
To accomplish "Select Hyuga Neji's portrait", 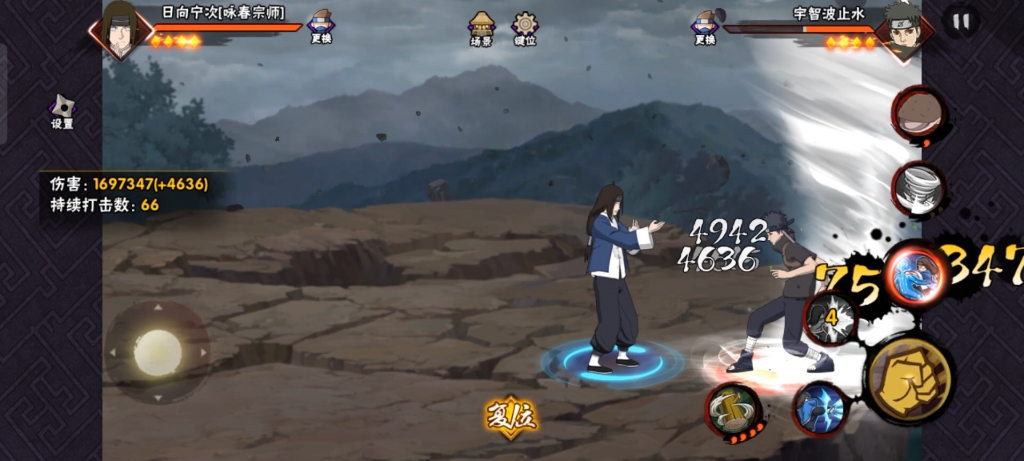I will (x=122, y=29).
